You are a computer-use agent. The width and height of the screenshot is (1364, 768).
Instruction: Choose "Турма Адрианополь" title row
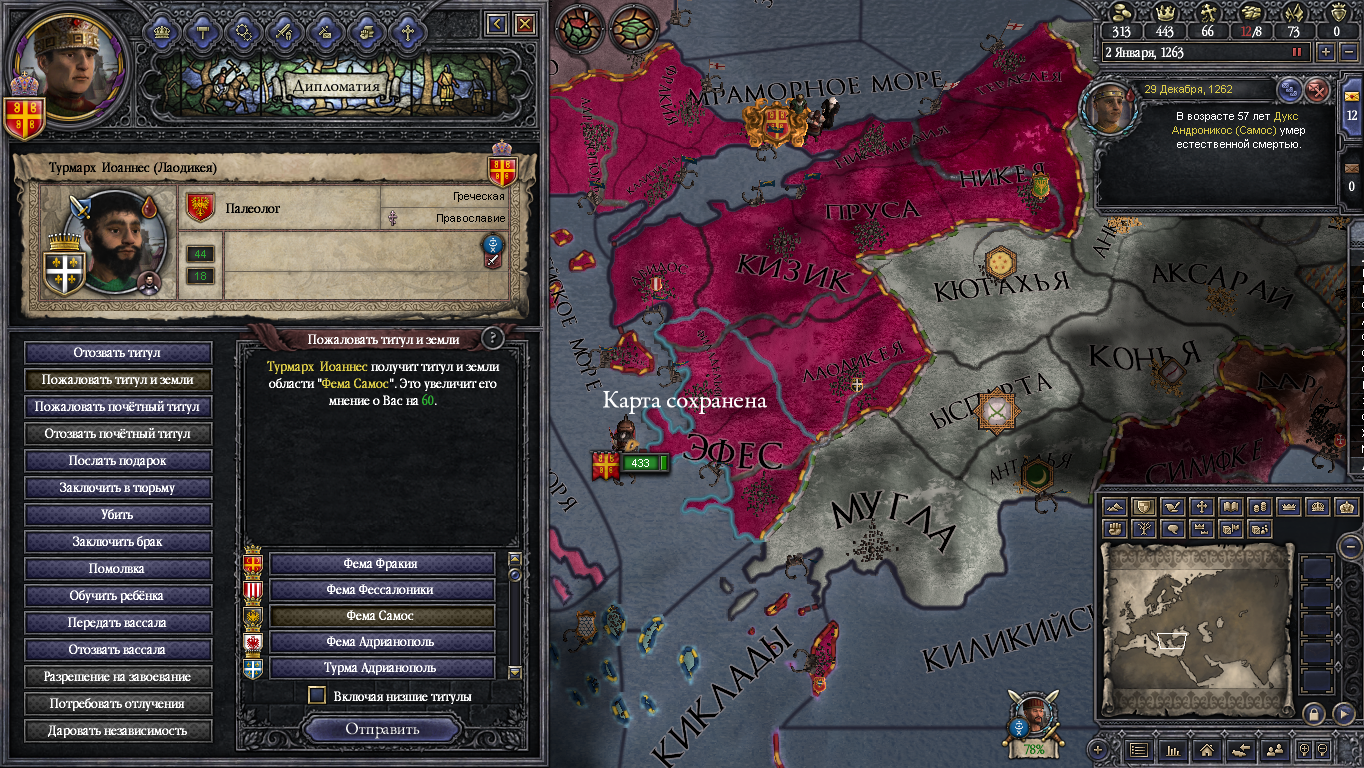[x=381, y=668]
